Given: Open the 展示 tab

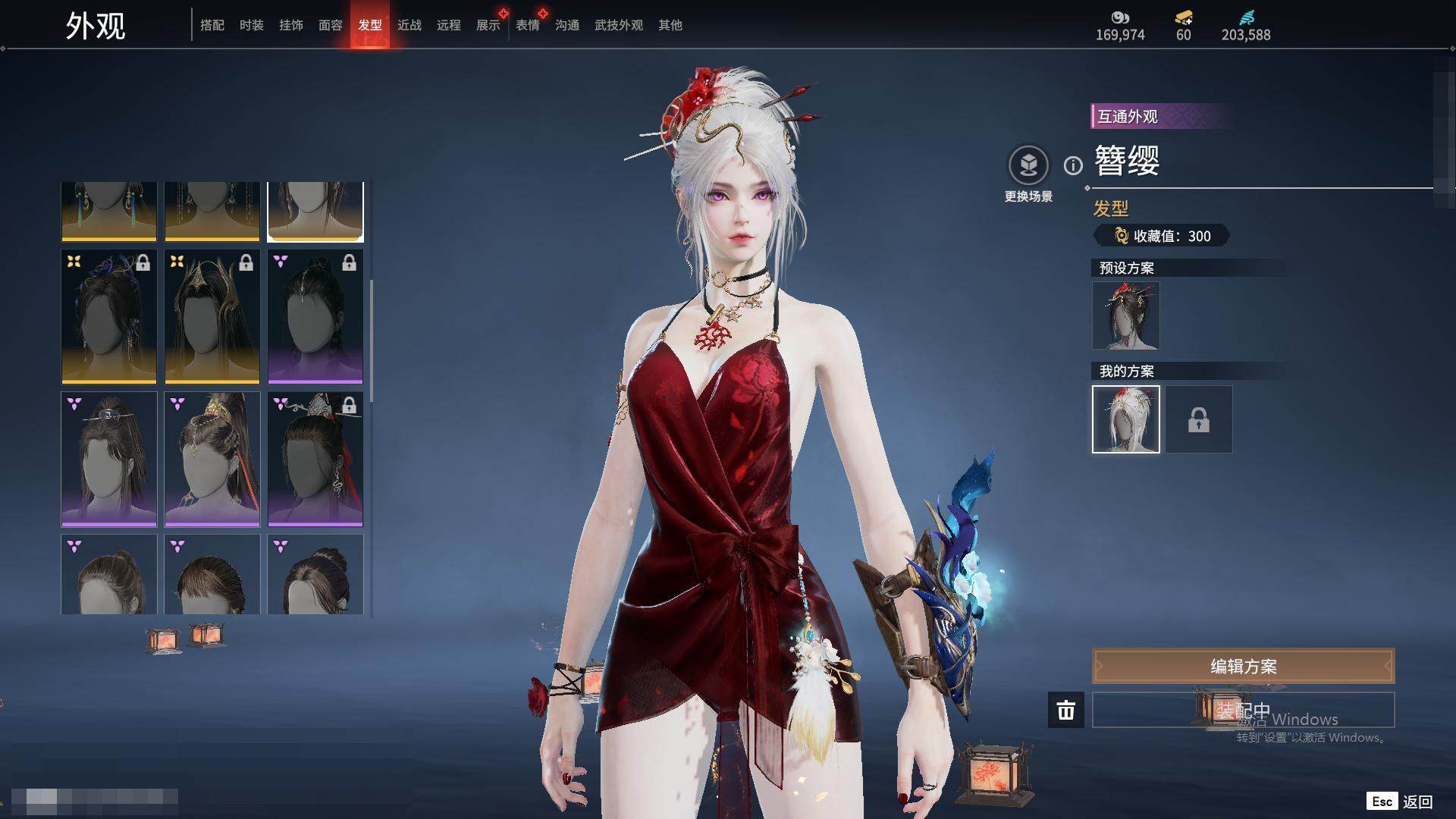Looking at the screenshot, I should (488, 25).
